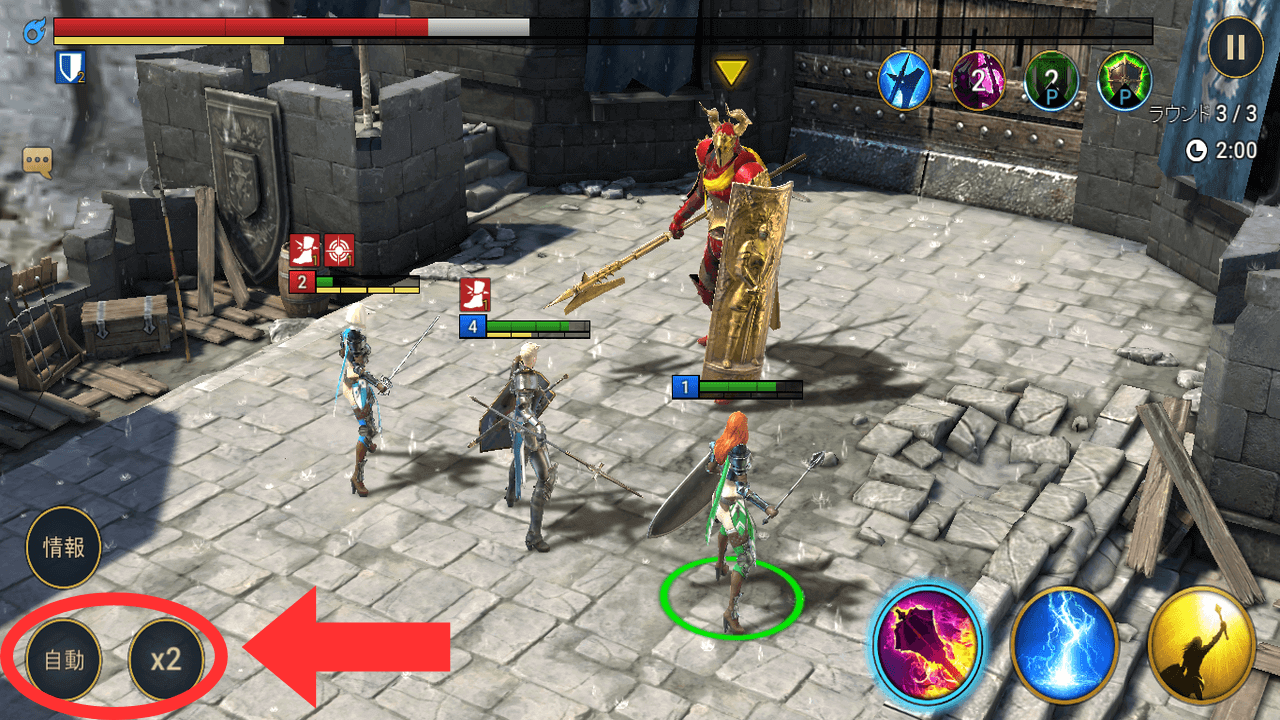Click the yellow target arrow above the enemy
Screen dimensions: 1280x720
pyautogui.click(x=731, y=71)
